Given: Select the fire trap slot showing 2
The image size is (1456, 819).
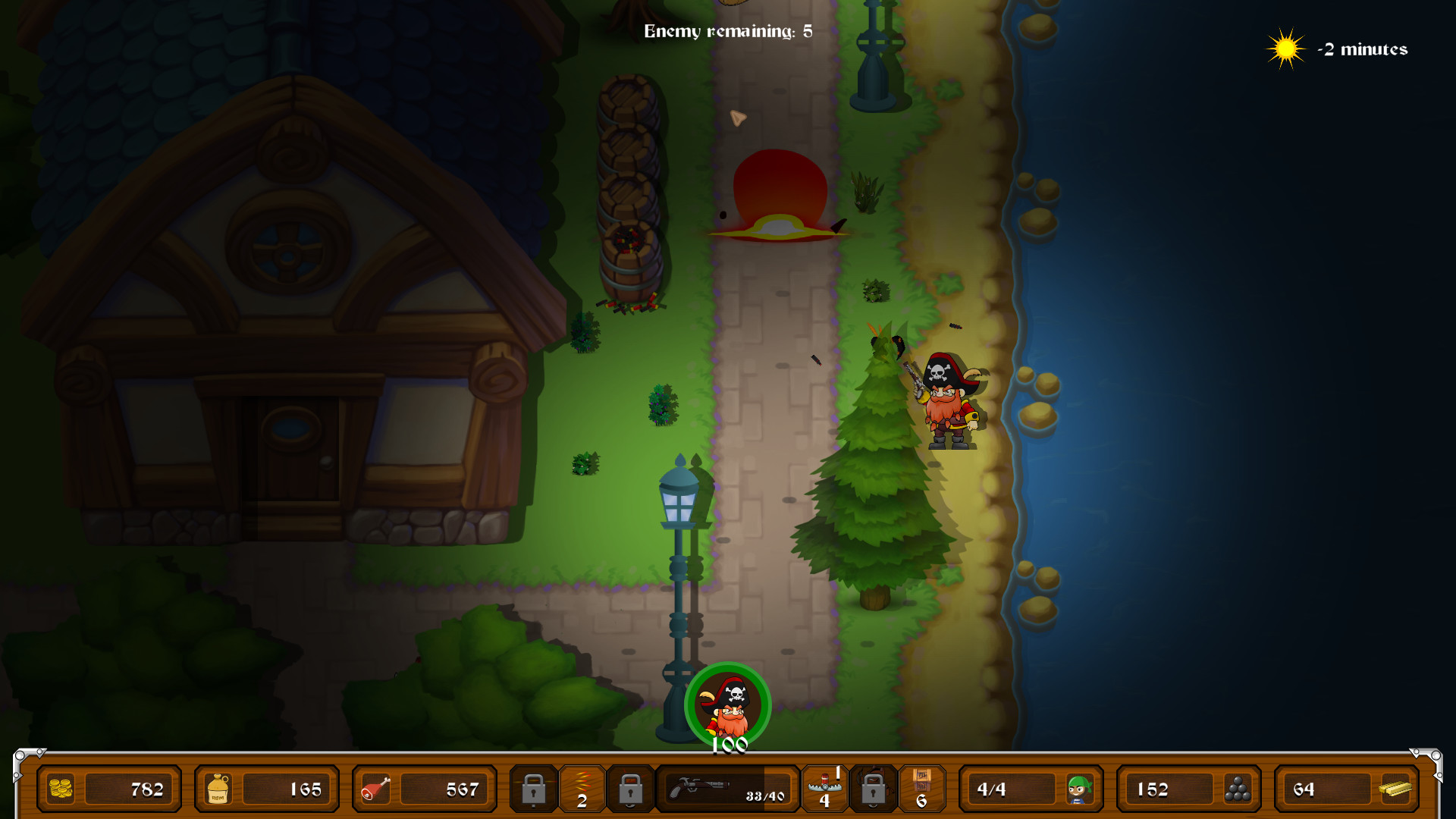Looking at the screenshot, I should 582,789.
